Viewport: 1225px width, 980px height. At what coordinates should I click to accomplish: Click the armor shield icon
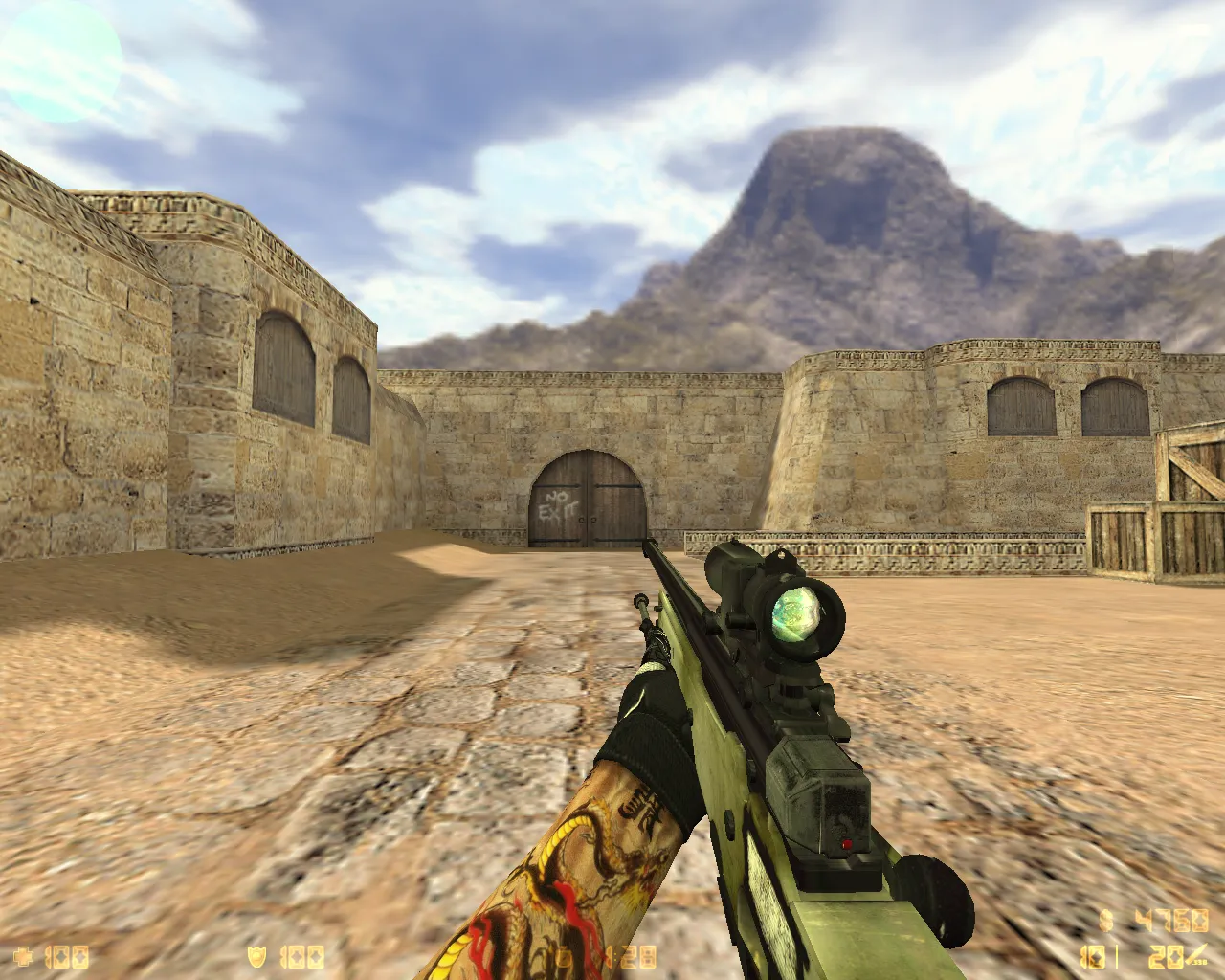tap(256, 955)
